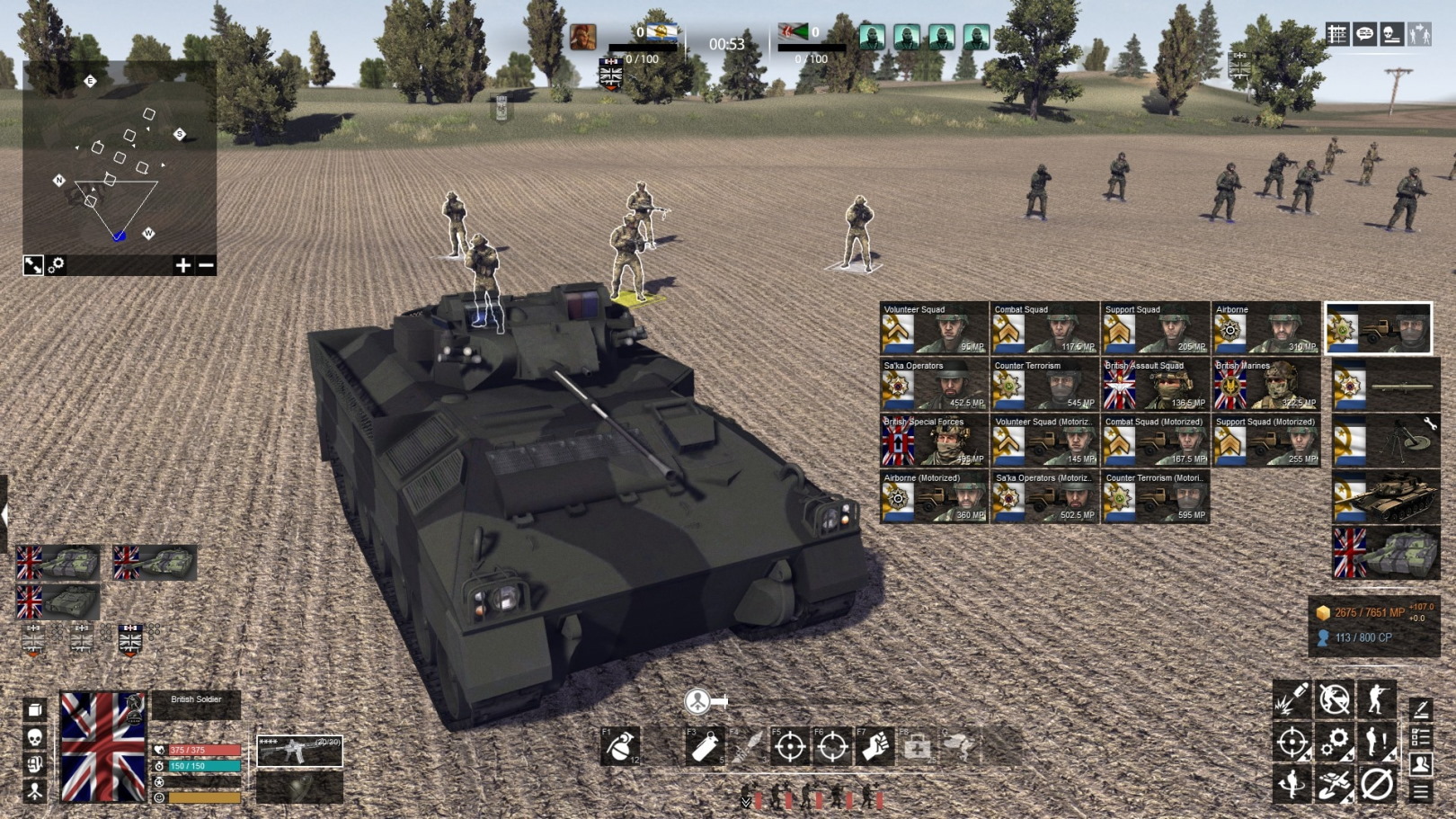Expand the minimap with arrows icon
The width and height of the screenshot is (1456, 819).
tap(33, 265)
